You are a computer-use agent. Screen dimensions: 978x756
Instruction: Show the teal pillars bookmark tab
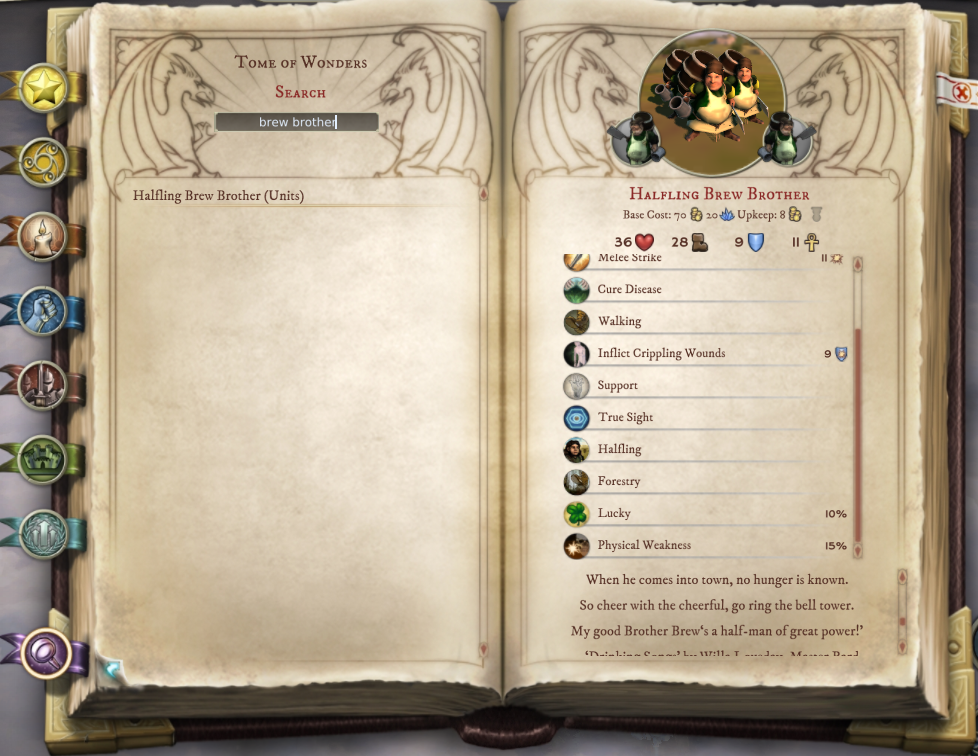click(43, 533)
